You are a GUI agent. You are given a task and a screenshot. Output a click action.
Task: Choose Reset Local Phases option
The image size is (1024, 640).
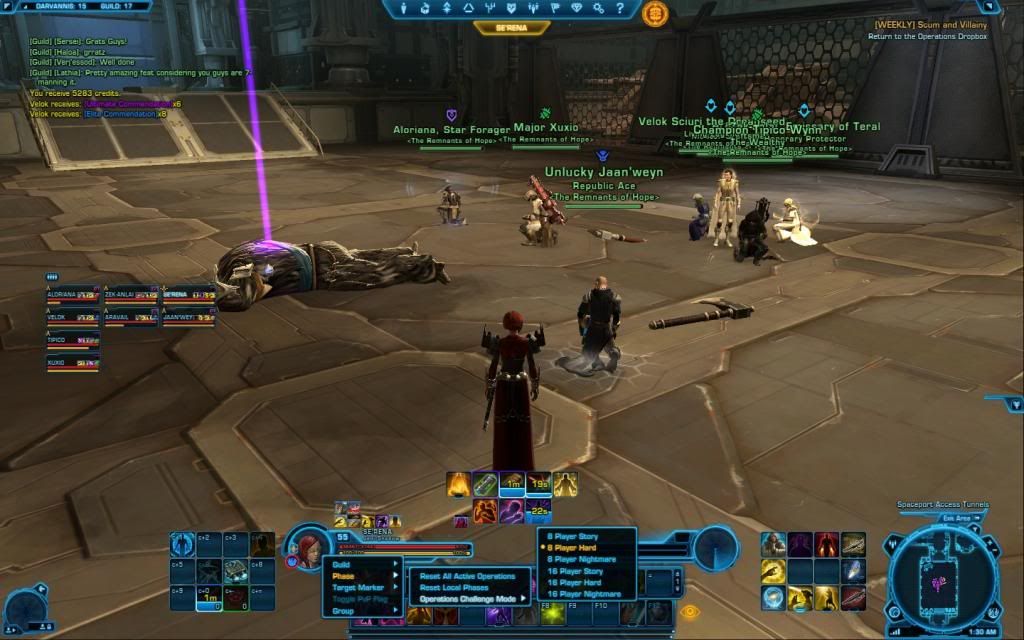(453, 587)
